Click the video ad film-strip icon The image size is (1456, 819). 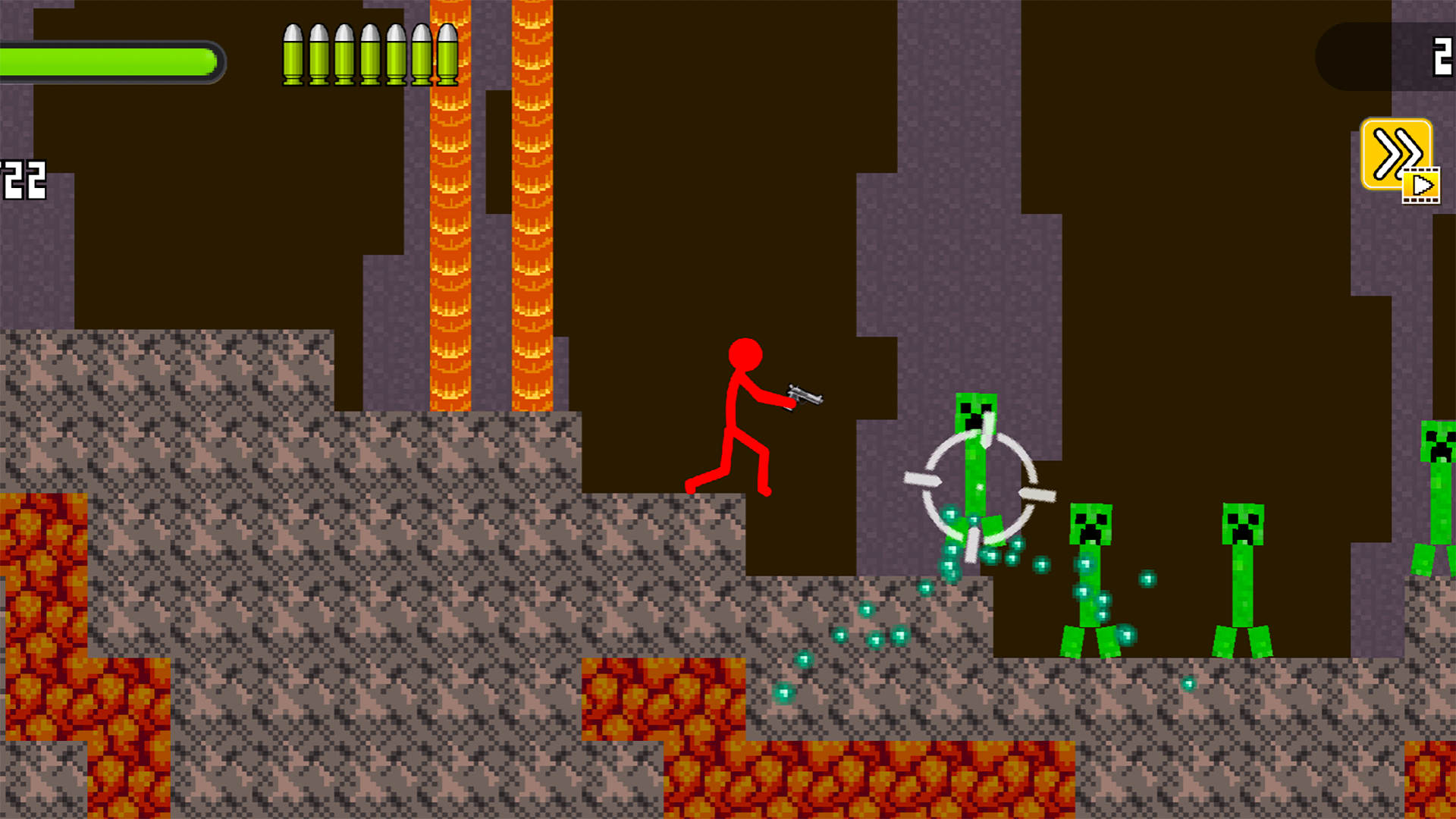coord(1422,186)
